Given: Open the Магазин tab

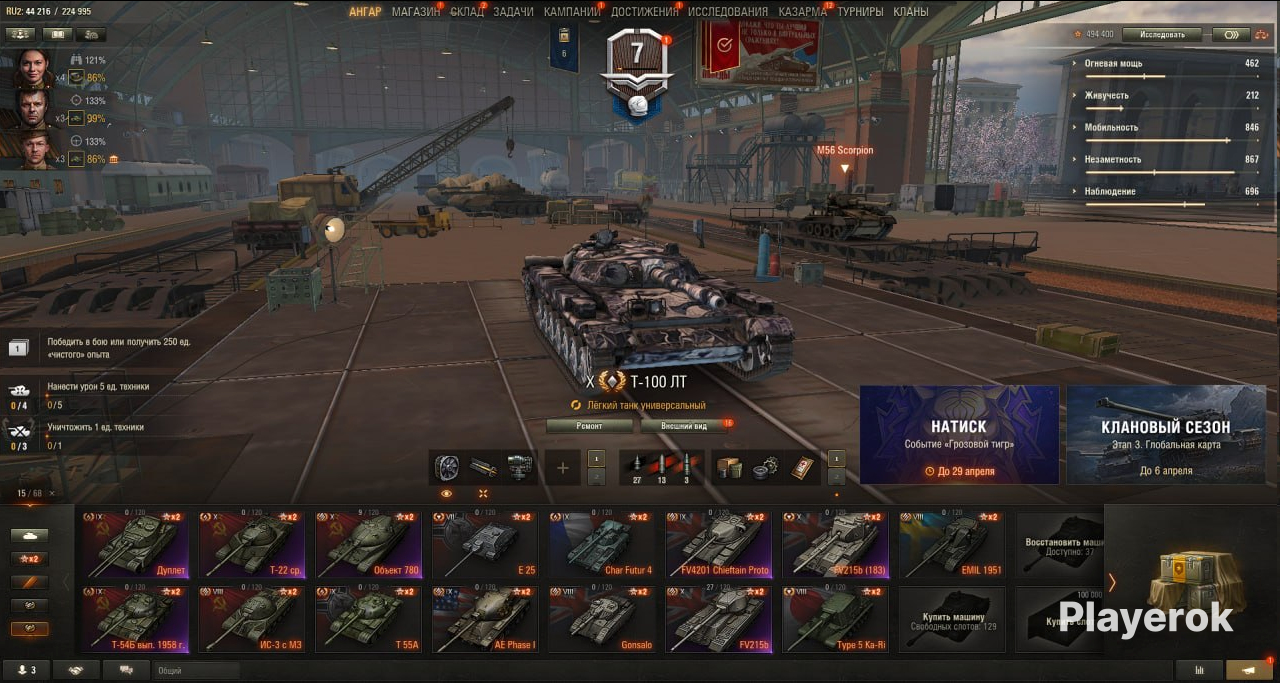Looking at the screenshot, I should click(415, 12).
